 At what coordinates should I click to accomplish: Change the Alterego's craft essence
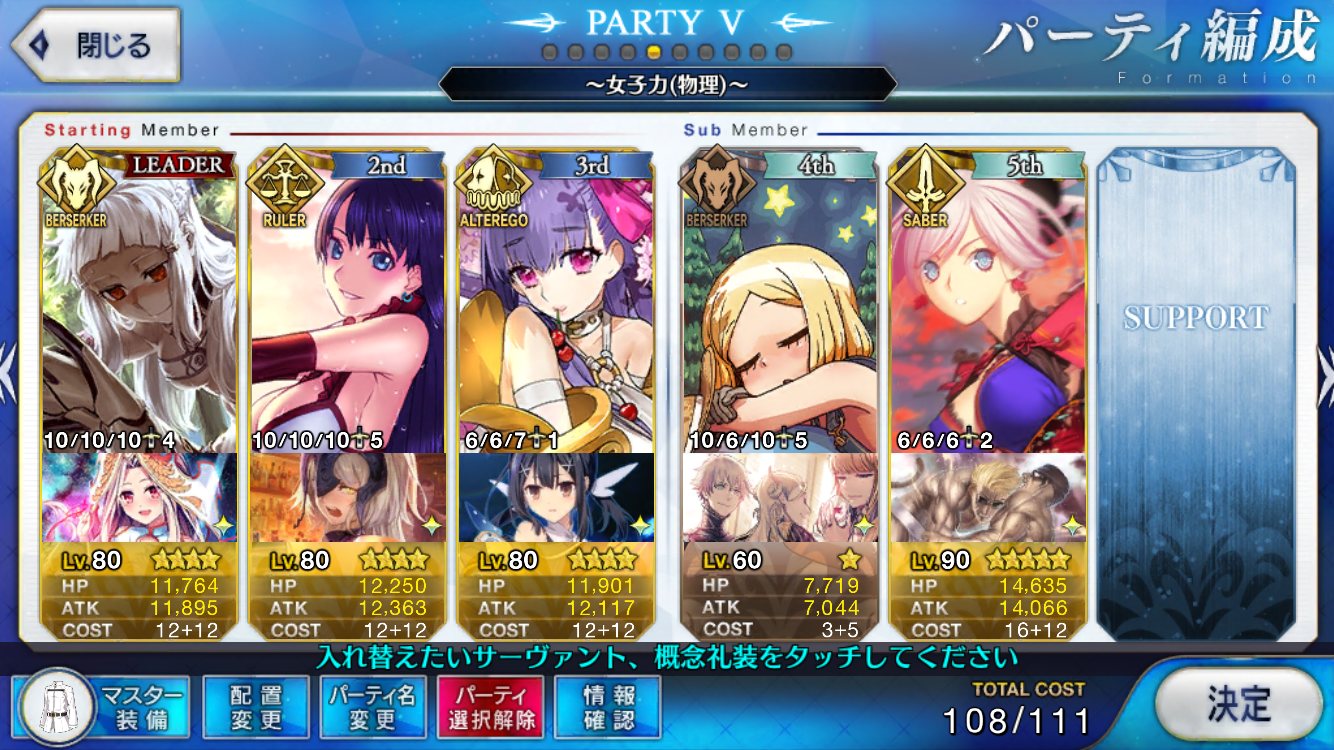(x=555, y=497)
